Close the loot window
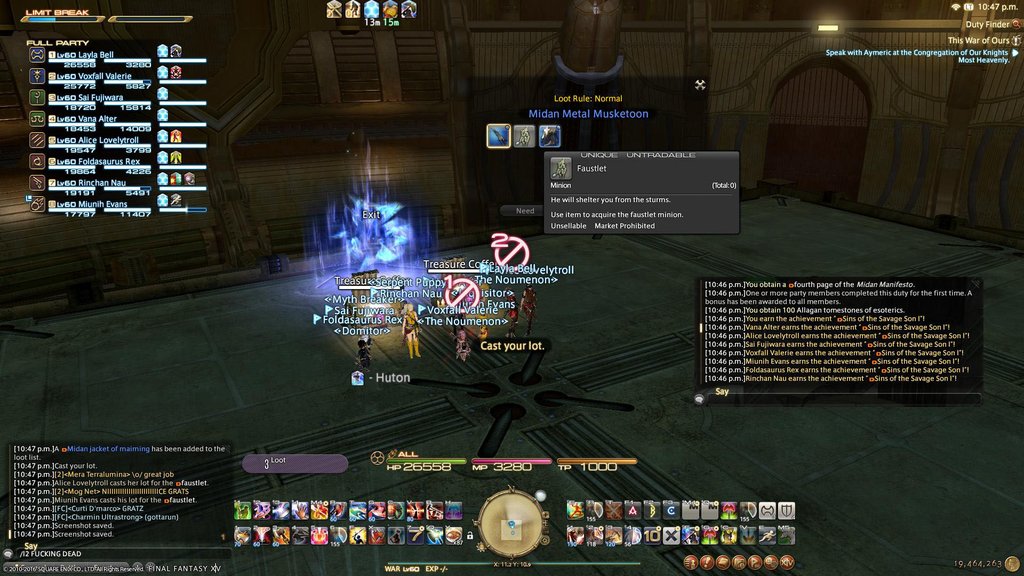This screenshot has height=576, width=1024. point(700,85)
